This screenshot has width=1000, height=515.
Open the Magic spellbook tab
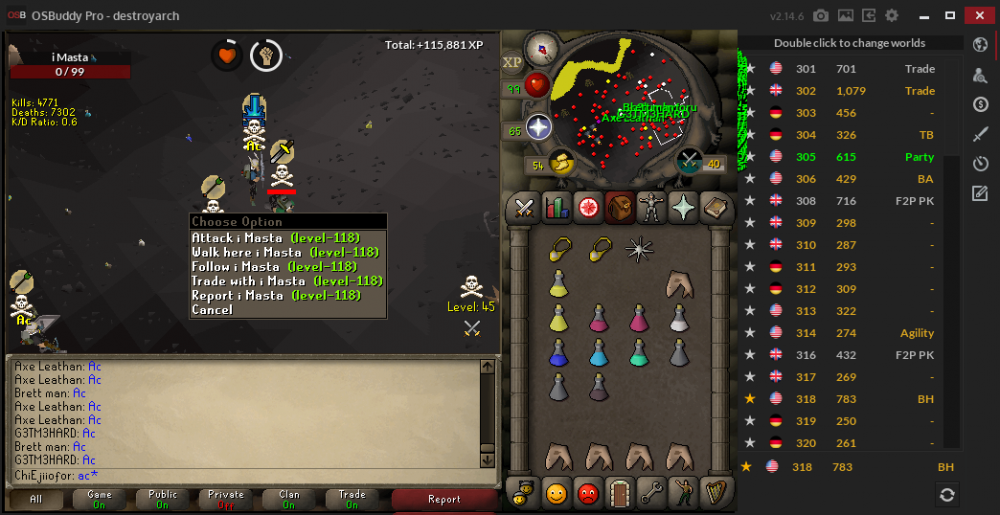click(x=716, y=207)
